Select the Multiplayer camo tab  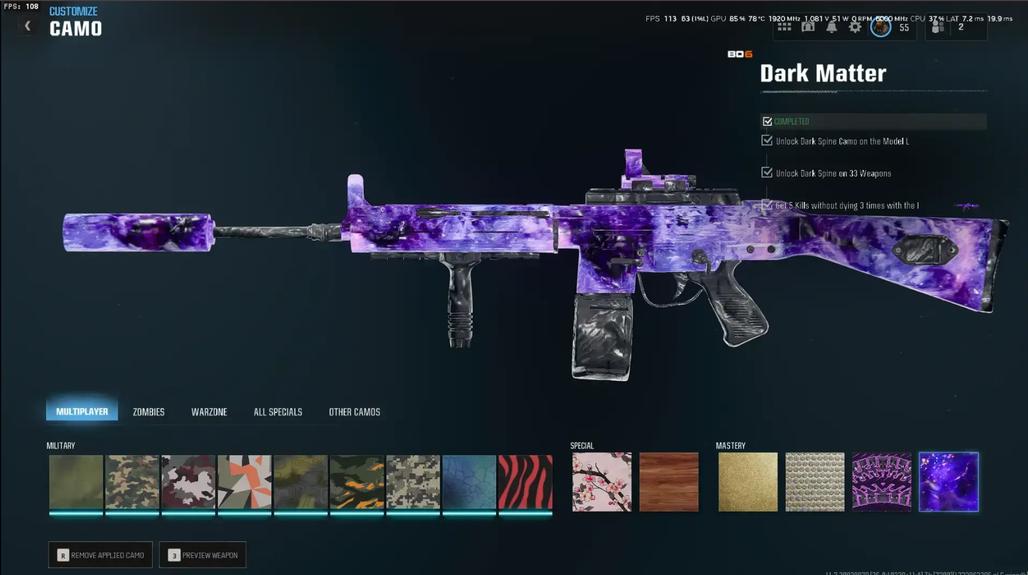click(x=82, y=412)
